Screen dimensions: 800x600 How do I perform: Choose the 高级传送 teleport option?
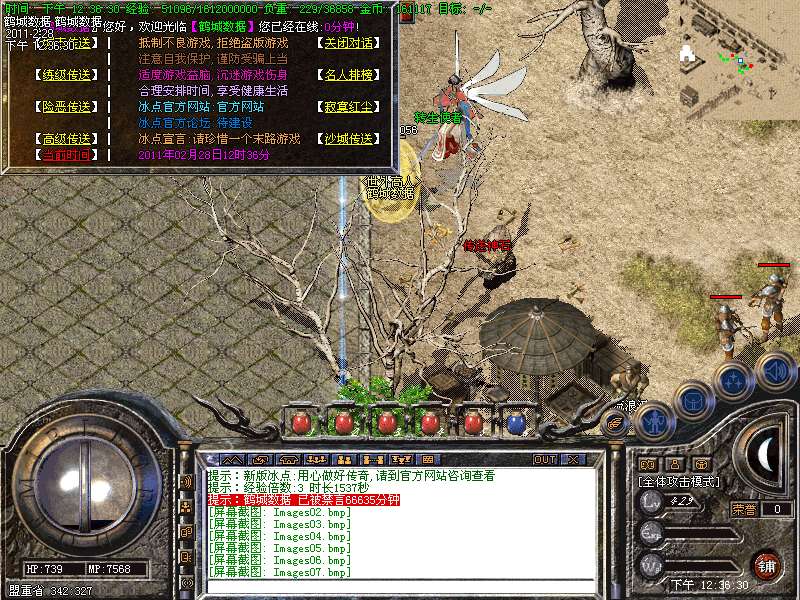coord(66,139)
